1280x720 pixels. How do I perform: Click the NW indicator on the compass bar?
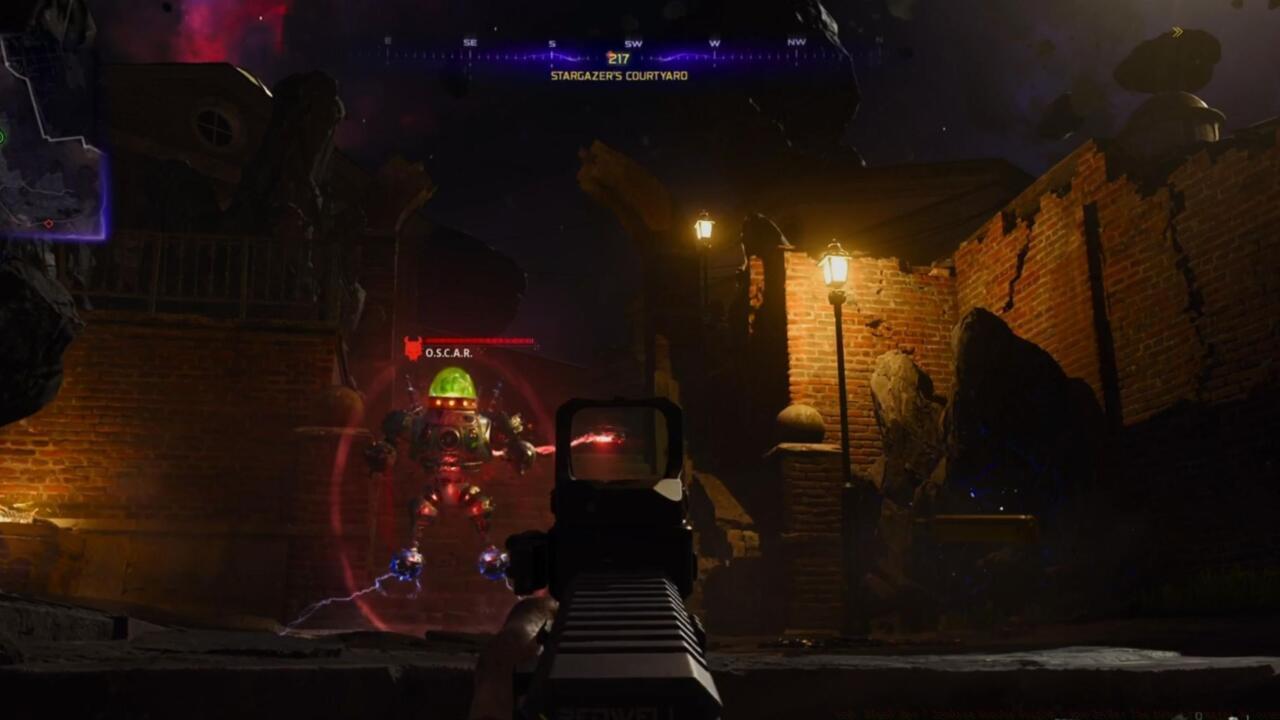coord(796,42)
